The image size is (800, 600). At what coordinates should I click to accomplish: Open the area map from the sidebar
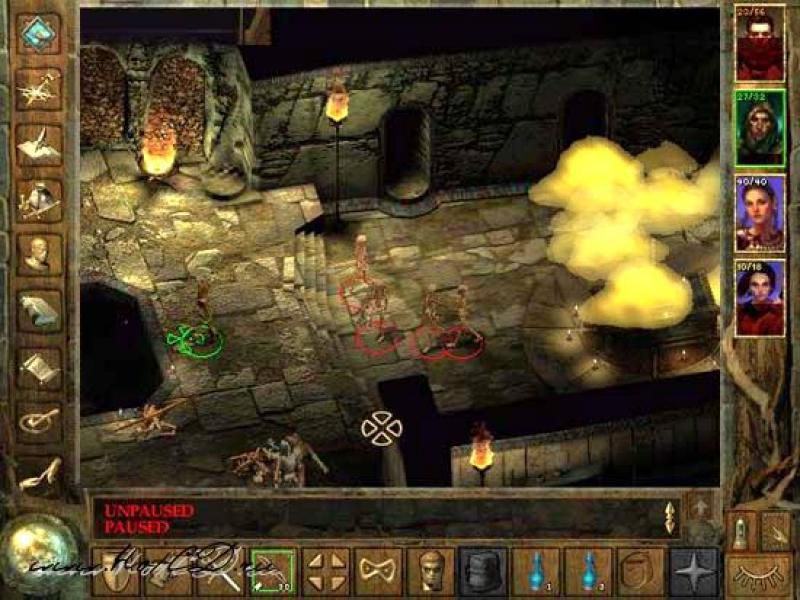pos(38,90)
